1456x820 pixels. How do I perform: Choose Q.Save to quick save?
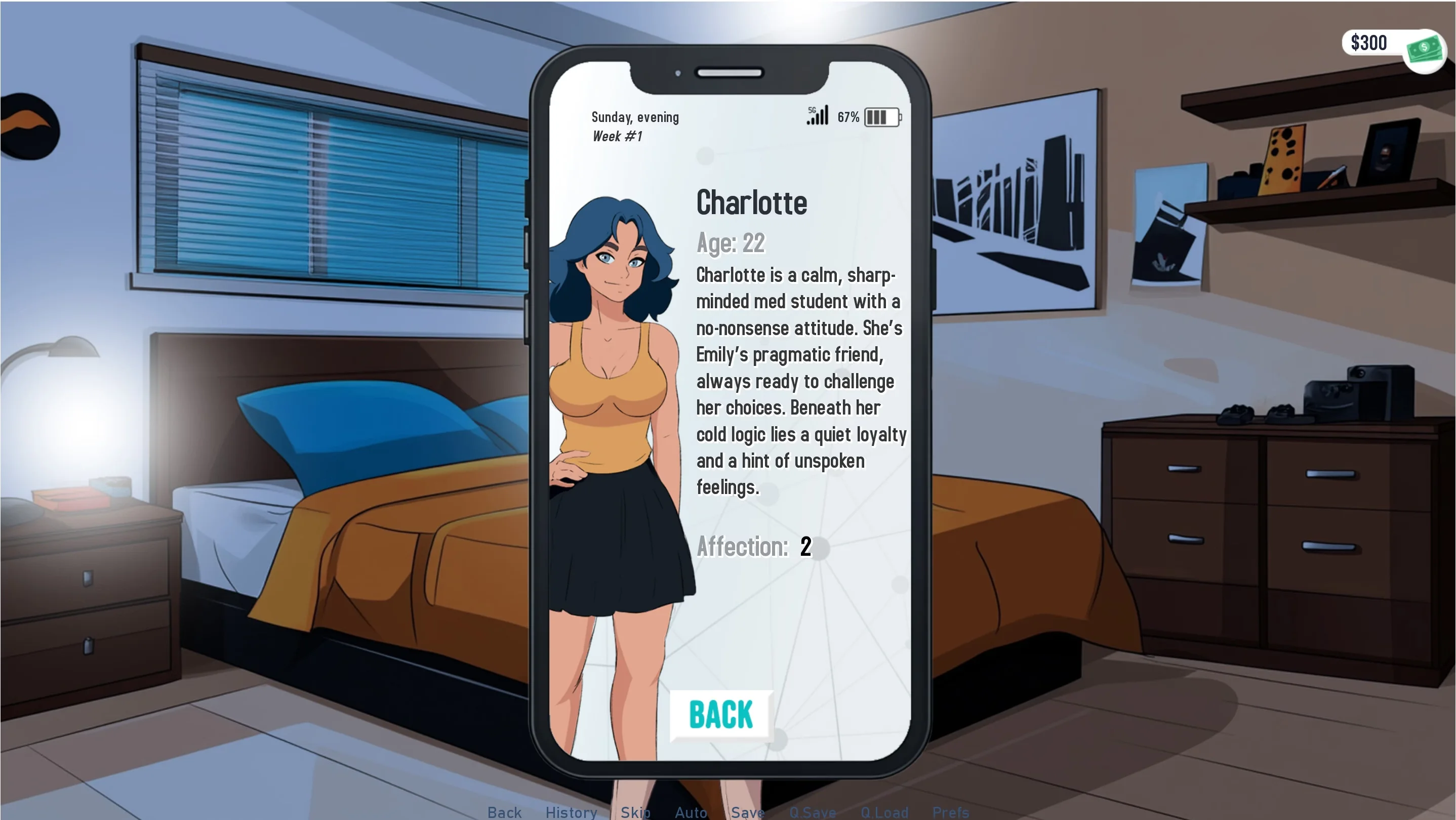[x=812, y=812]
